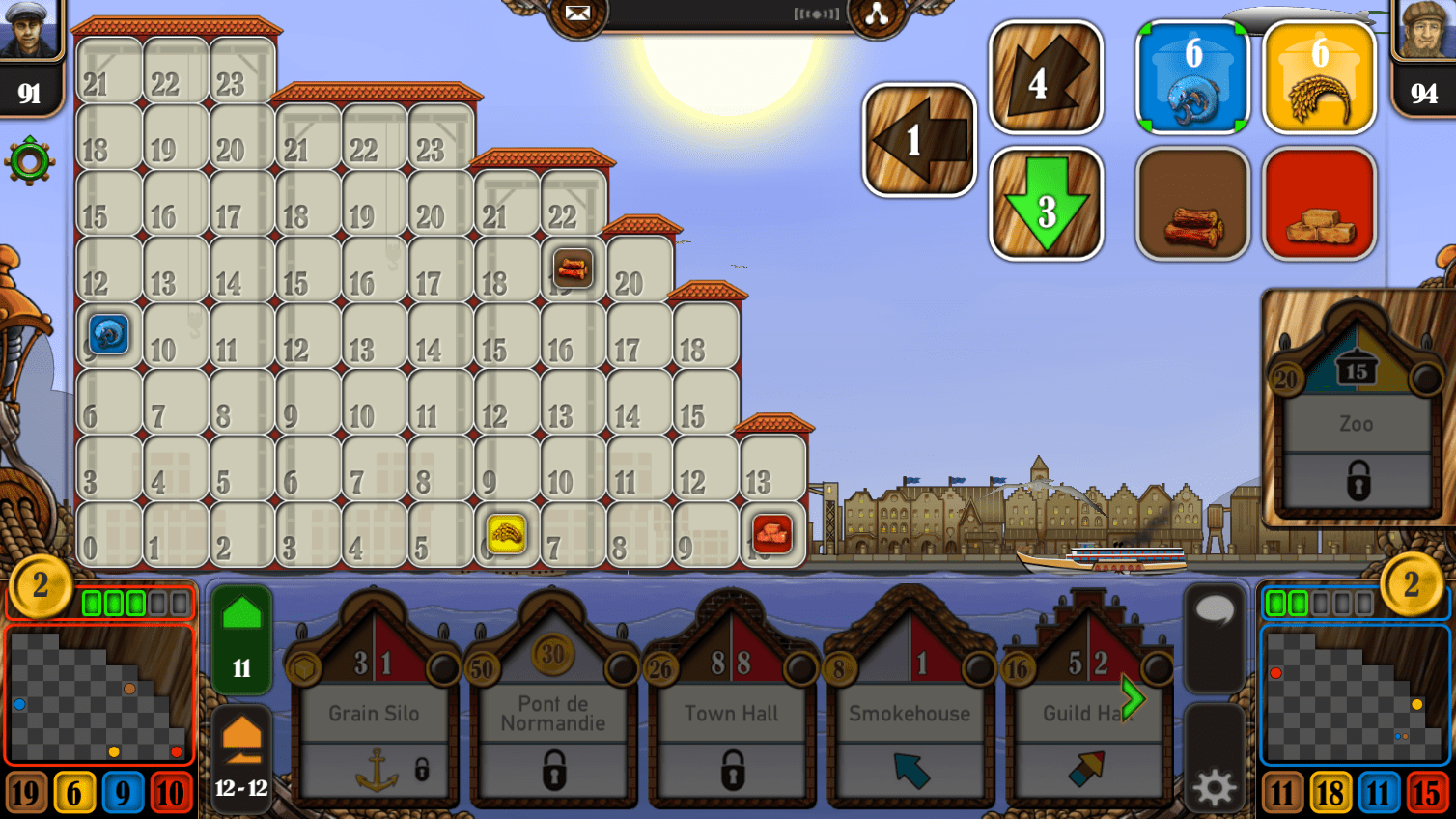Click the green chevron on the Guild Hall card
The image size is (1456, 819).
coord(1134,697)
